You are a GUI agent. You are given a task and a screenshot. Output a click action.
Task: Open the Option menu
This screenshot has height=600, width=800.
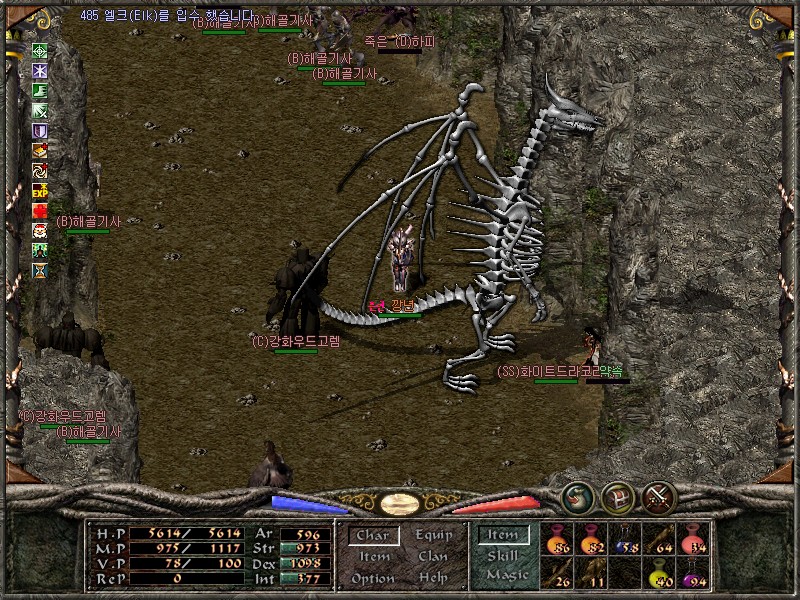(372, 578)
